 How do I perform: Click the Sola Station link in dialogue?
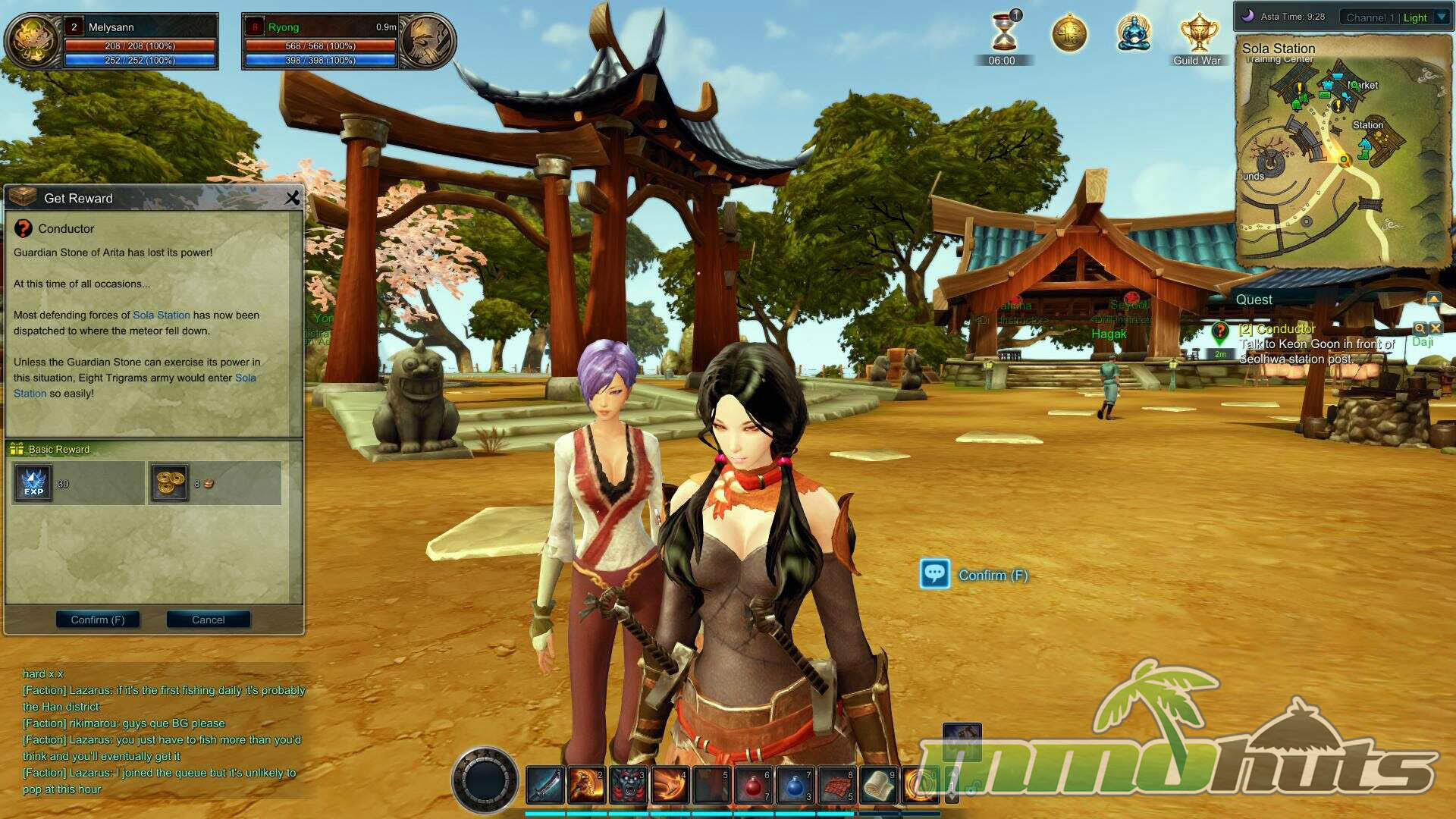161,315
